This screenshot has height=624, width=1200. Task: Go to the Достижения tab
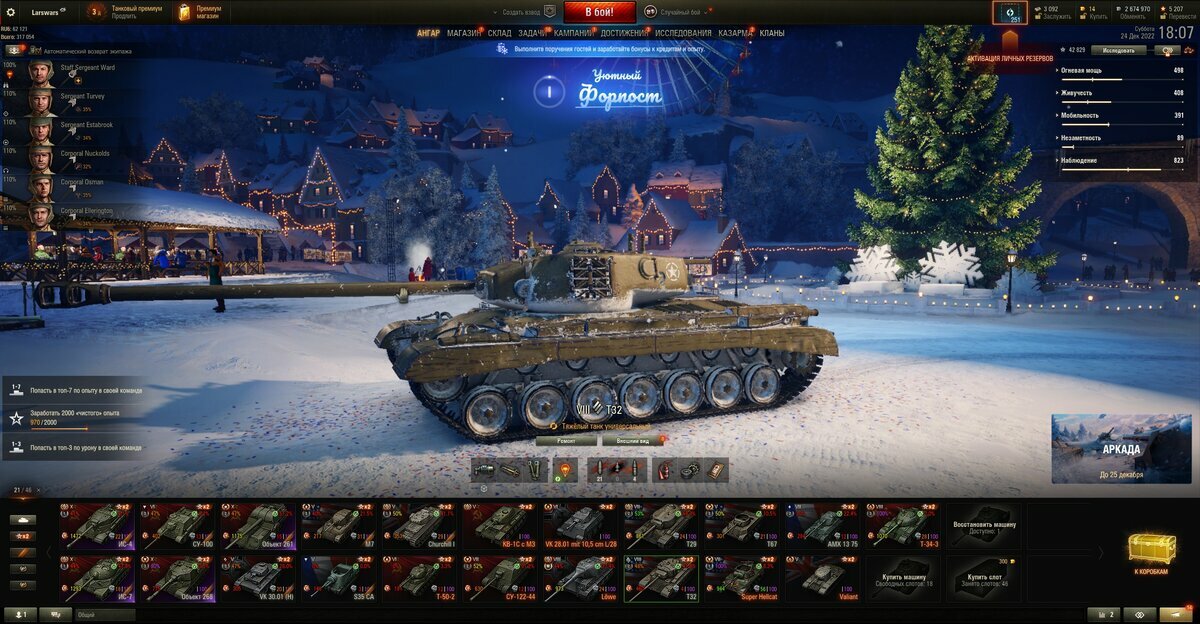coord(624,33)
